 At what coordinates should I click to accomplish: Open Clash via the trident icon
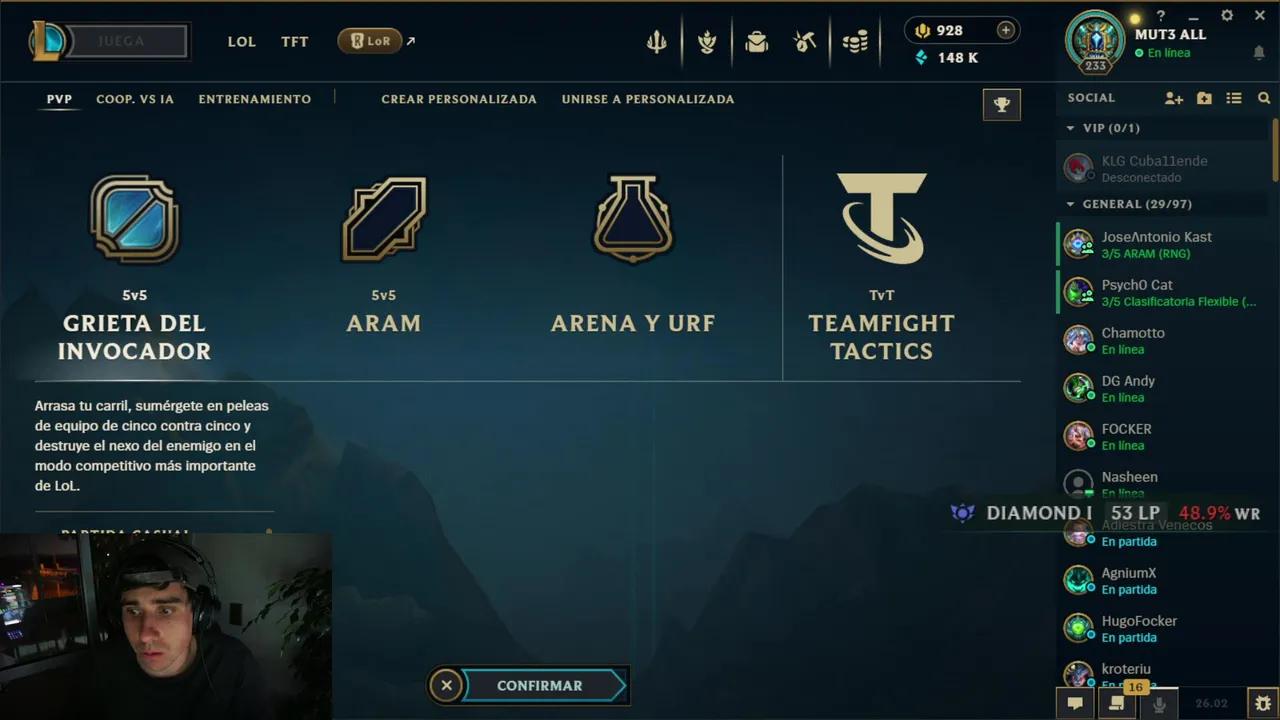(x=656, y=41)
